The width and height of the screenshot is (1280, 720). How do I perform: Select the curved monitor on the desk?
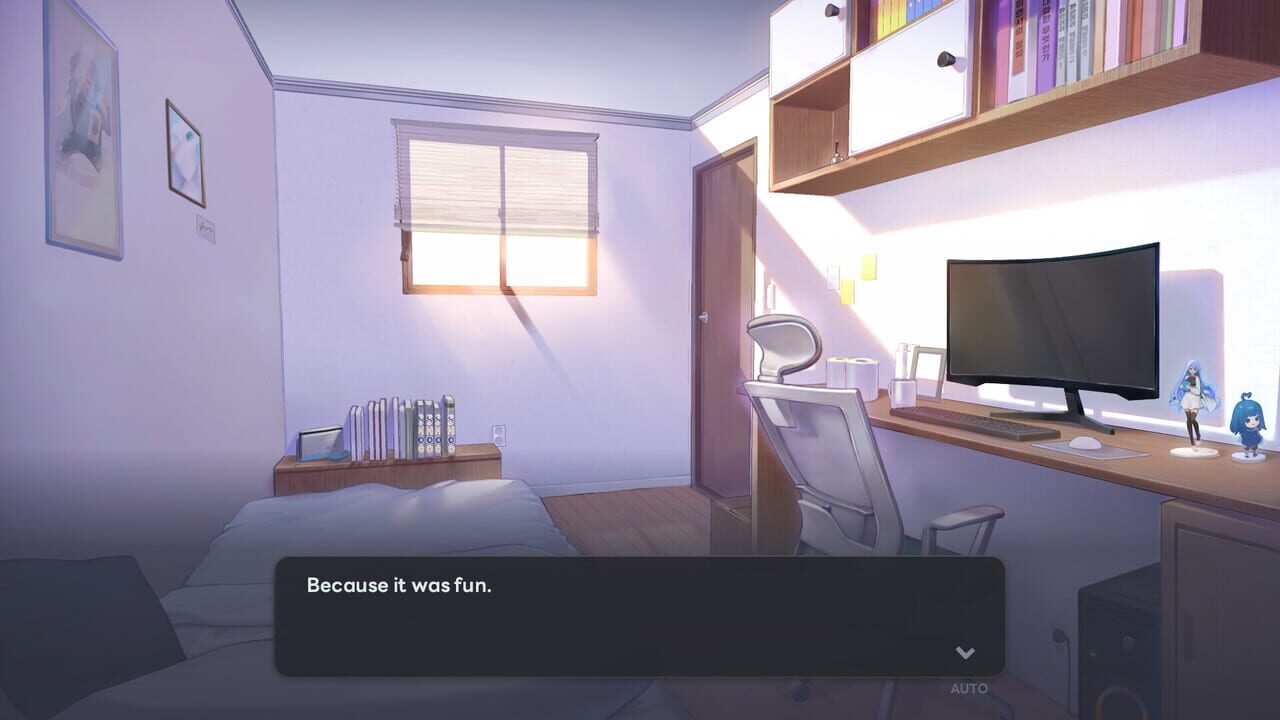[x=1050, y=320]
